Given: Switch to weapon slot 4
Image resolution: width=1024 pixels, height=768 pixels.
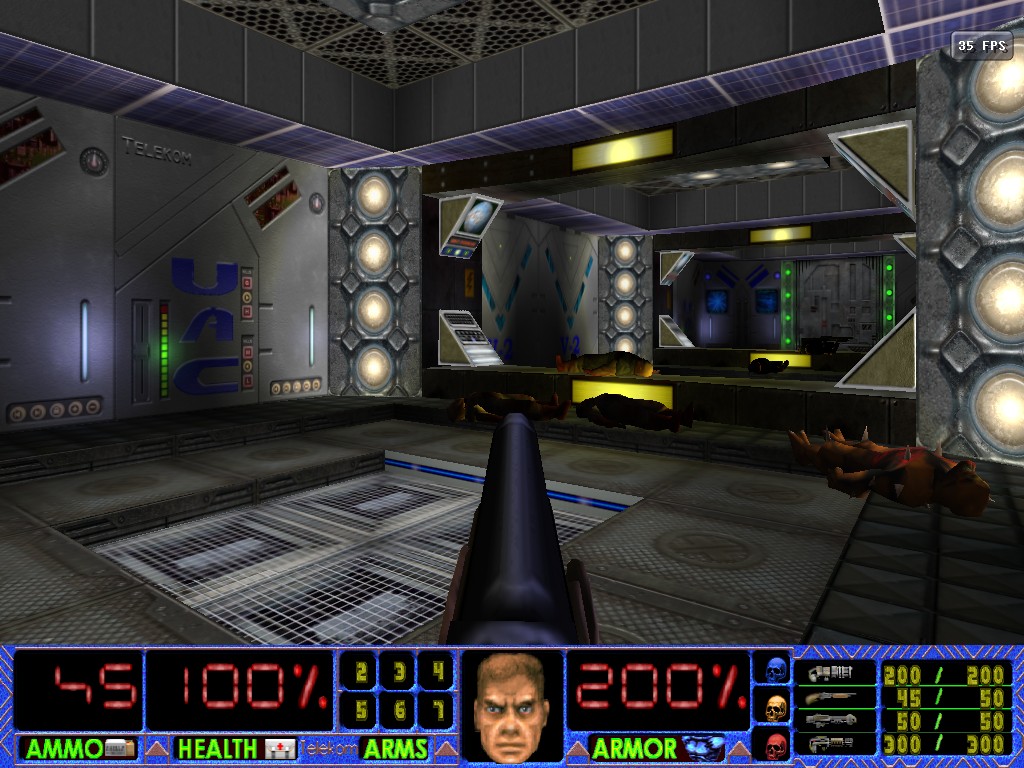Looking at the screenshot, I should (435, 672).
